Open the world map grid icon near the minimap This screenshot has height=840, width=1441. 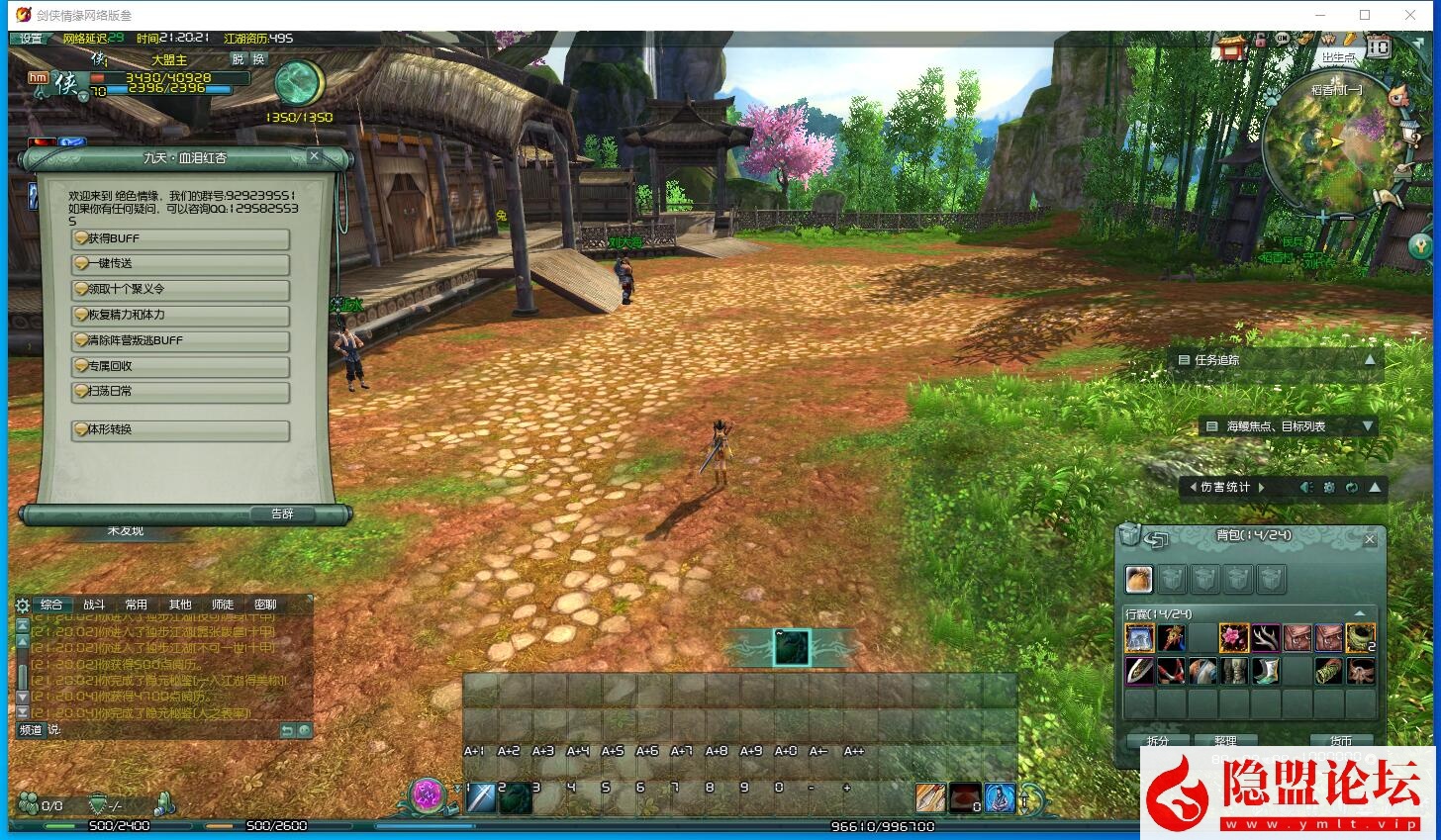(x=1376, y=47)
